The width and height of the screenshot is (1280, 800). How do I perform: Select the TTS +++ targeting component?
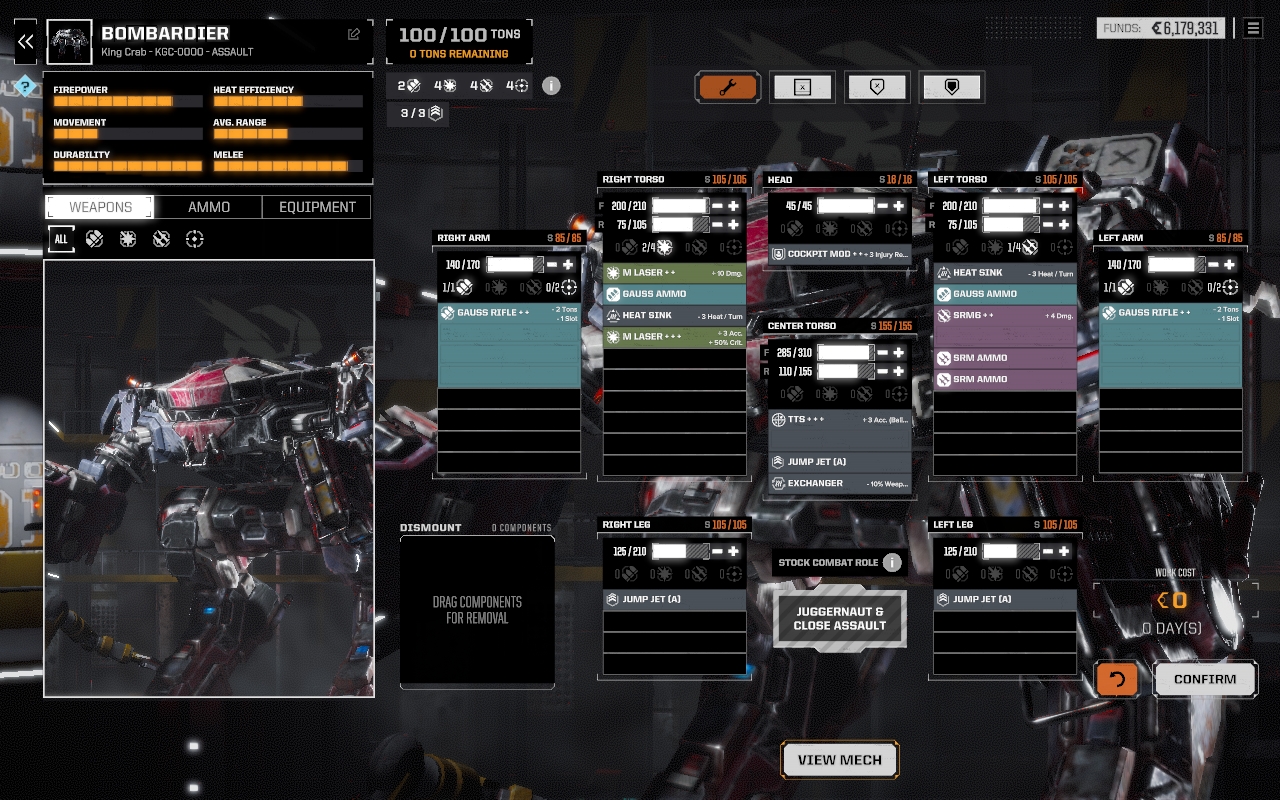840,419
